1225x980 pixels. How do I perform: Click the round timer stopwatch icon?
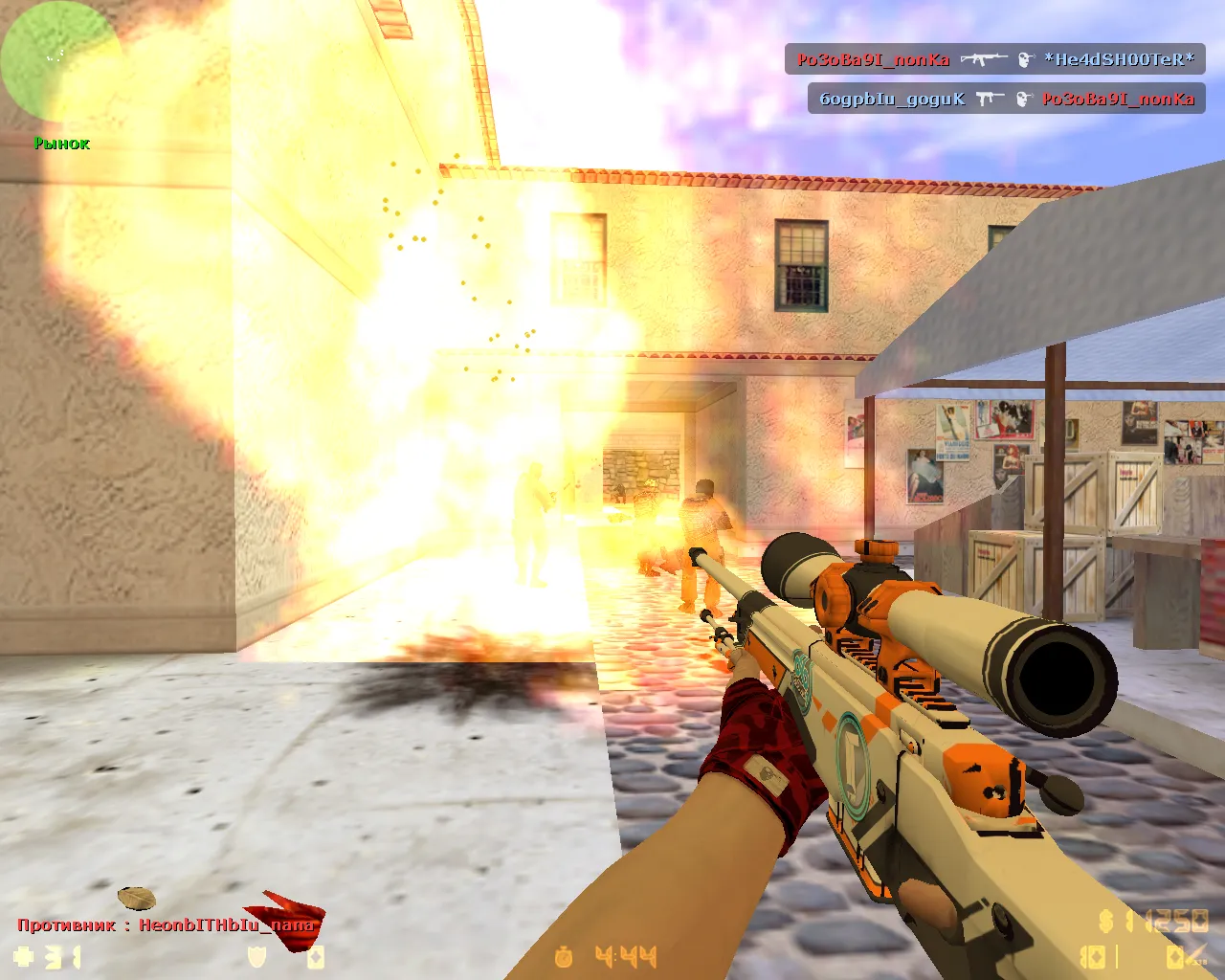(x=564, y=956)
